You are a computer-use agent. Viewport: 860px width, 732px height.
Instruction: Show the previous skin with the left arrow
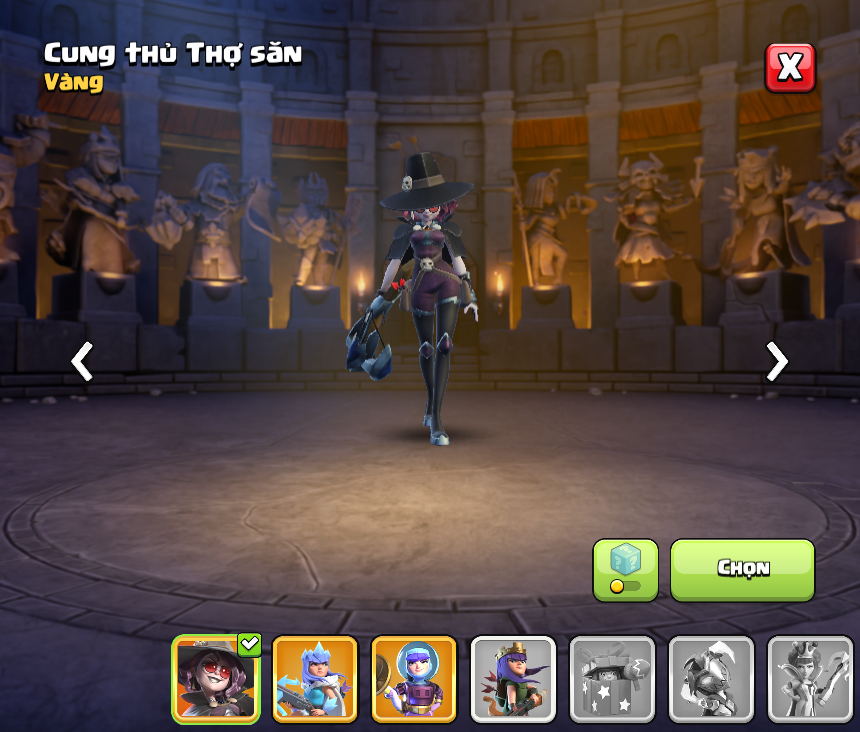click(x=82, y=361)
